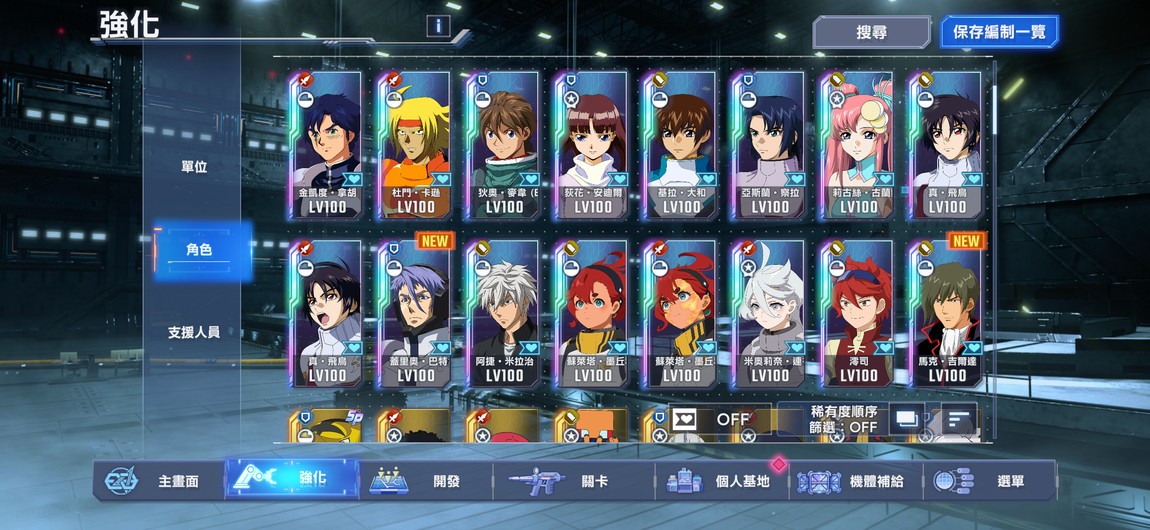Select the 阿捷・米拉治 character card
The image size is (1150, 530).
(504, 312)
